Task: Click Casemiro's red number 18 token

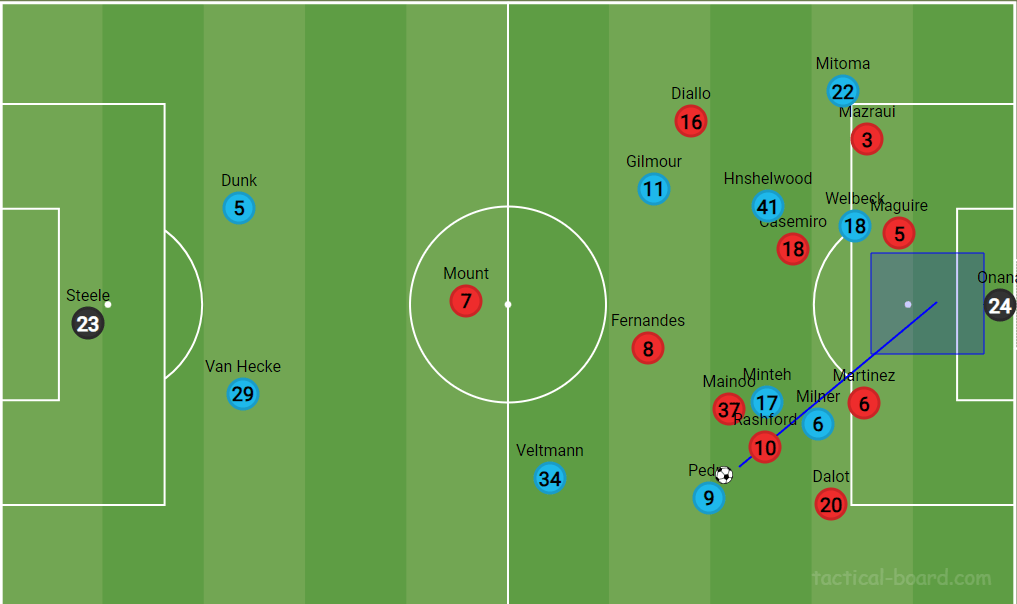Action: tap(793, 248)
